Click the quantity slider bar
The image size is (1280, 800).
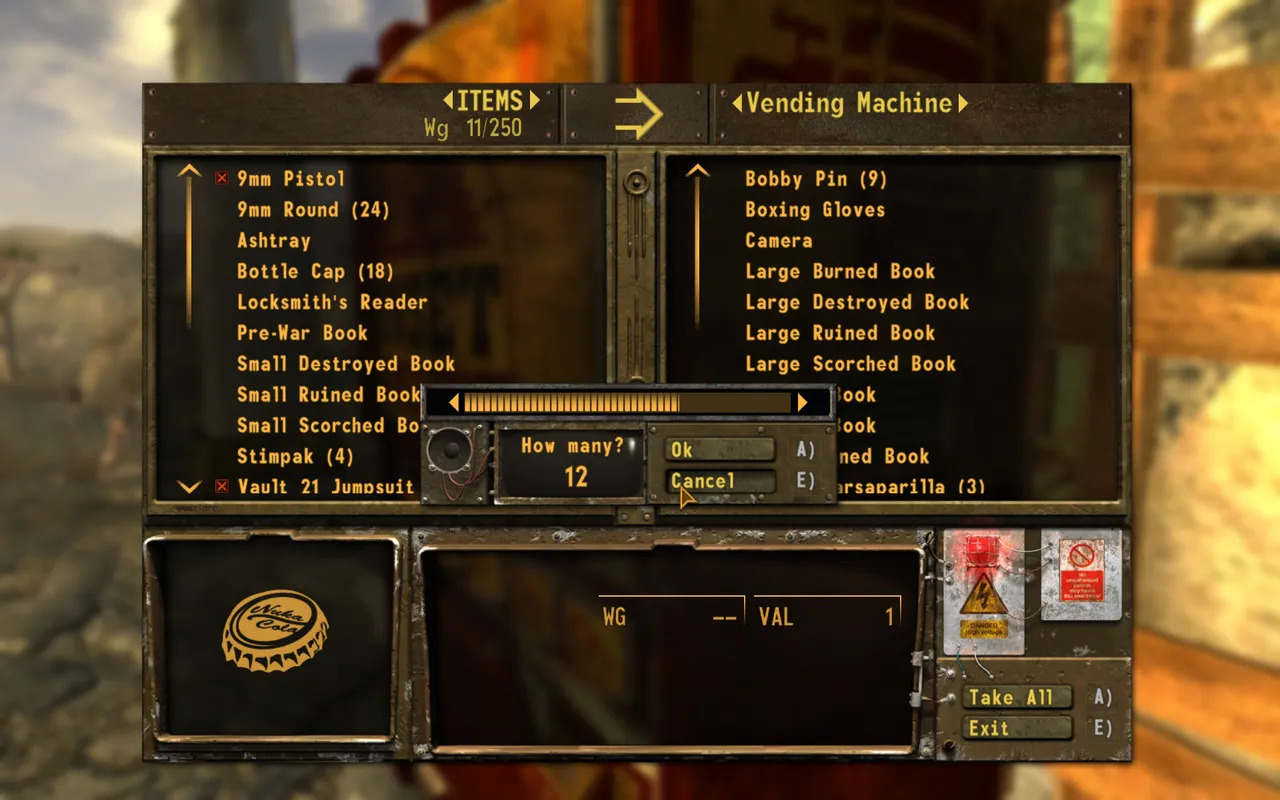(627, 402)
